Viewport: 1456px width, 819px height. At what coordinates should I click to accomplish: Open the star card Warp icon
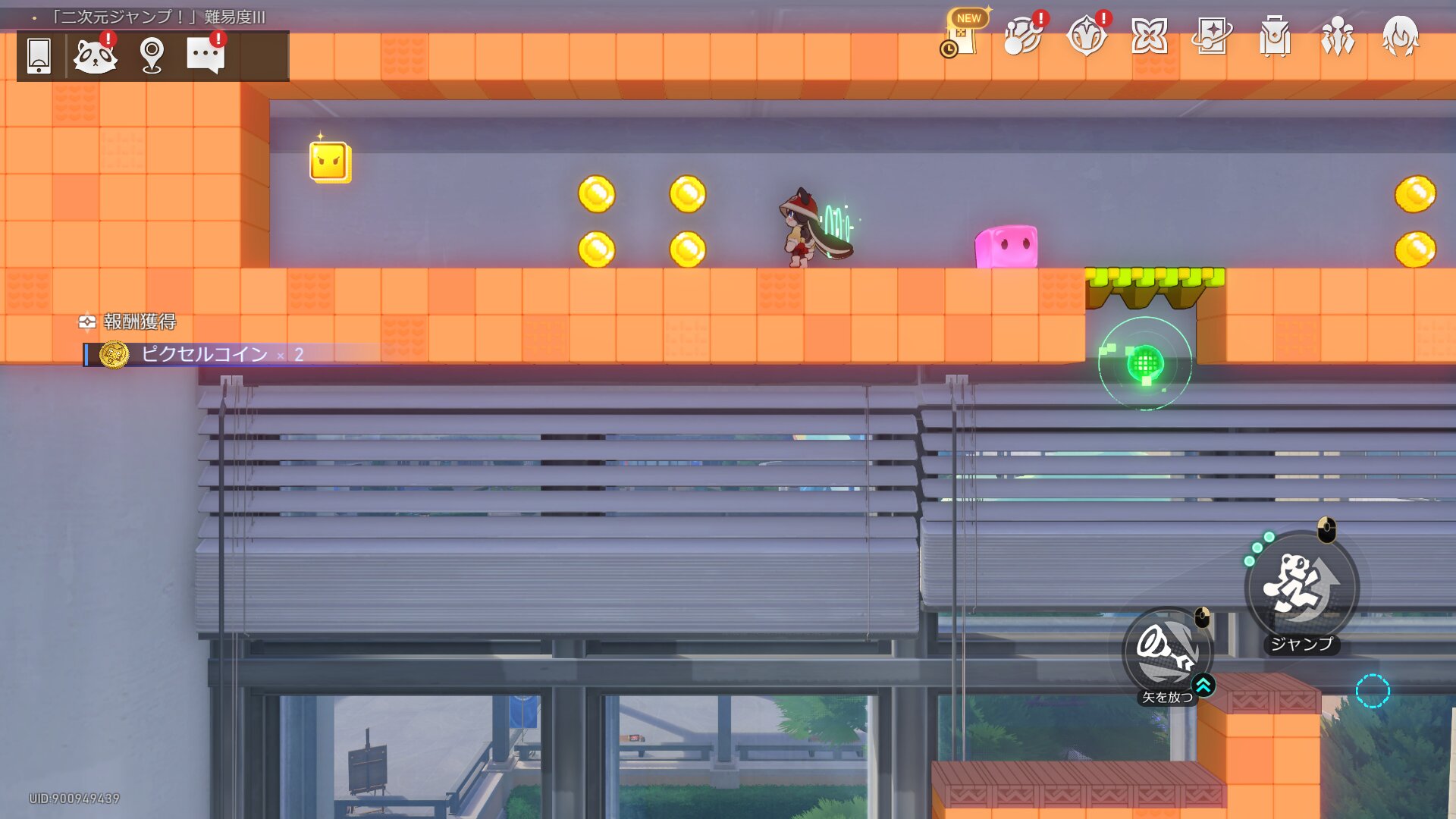coord(1212,36)
